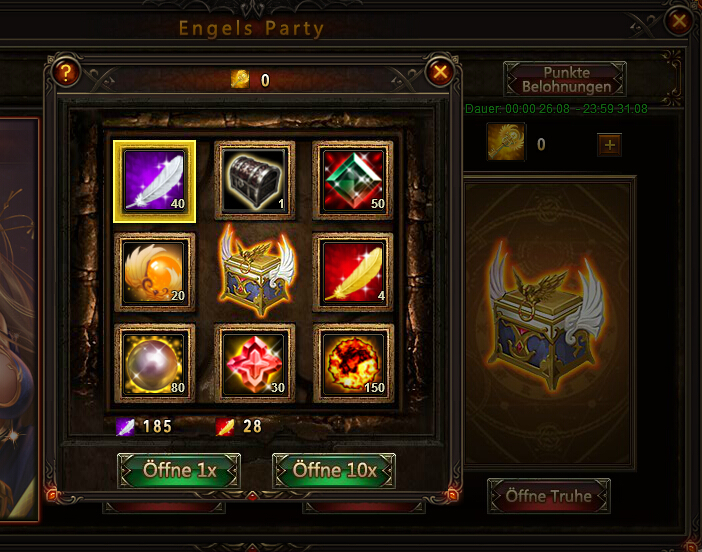Viewport: 702px width, 552px height.
Task: Click the Öffne Truhe button
Action: (549, 496)
